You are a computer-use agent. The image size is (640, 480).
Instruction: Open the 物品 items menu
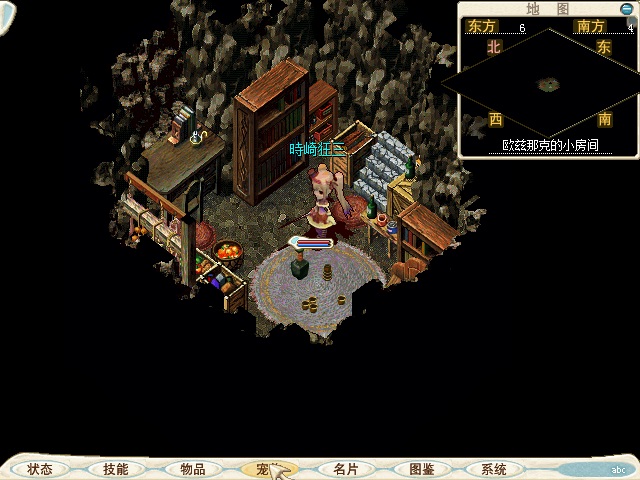click(192, 469)
